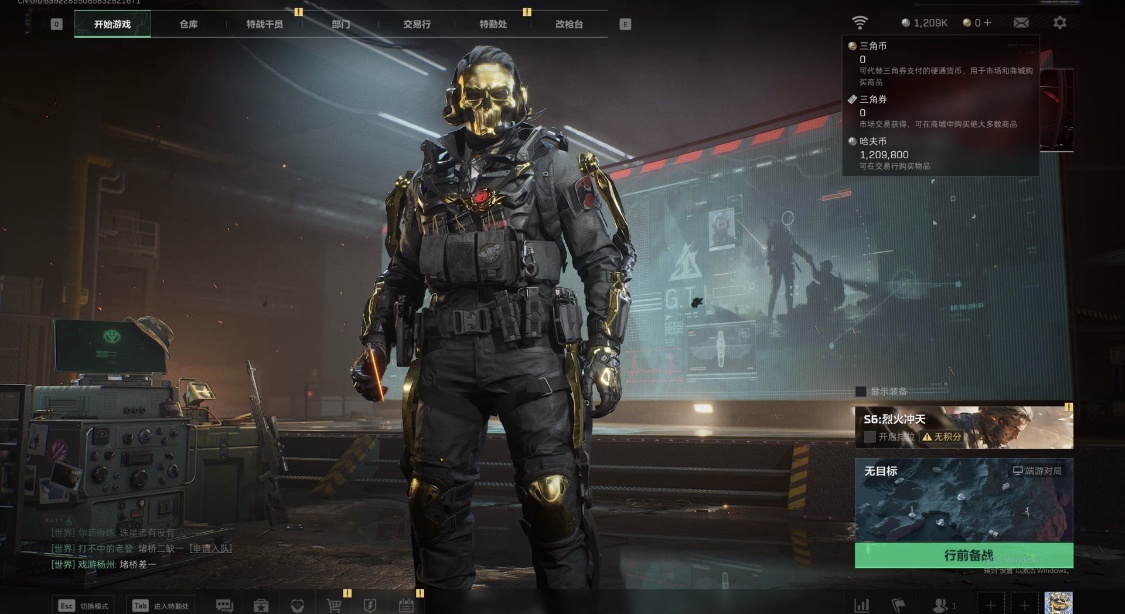
Task: Open settings via the gear icon
Action: tap(1060, 22)
